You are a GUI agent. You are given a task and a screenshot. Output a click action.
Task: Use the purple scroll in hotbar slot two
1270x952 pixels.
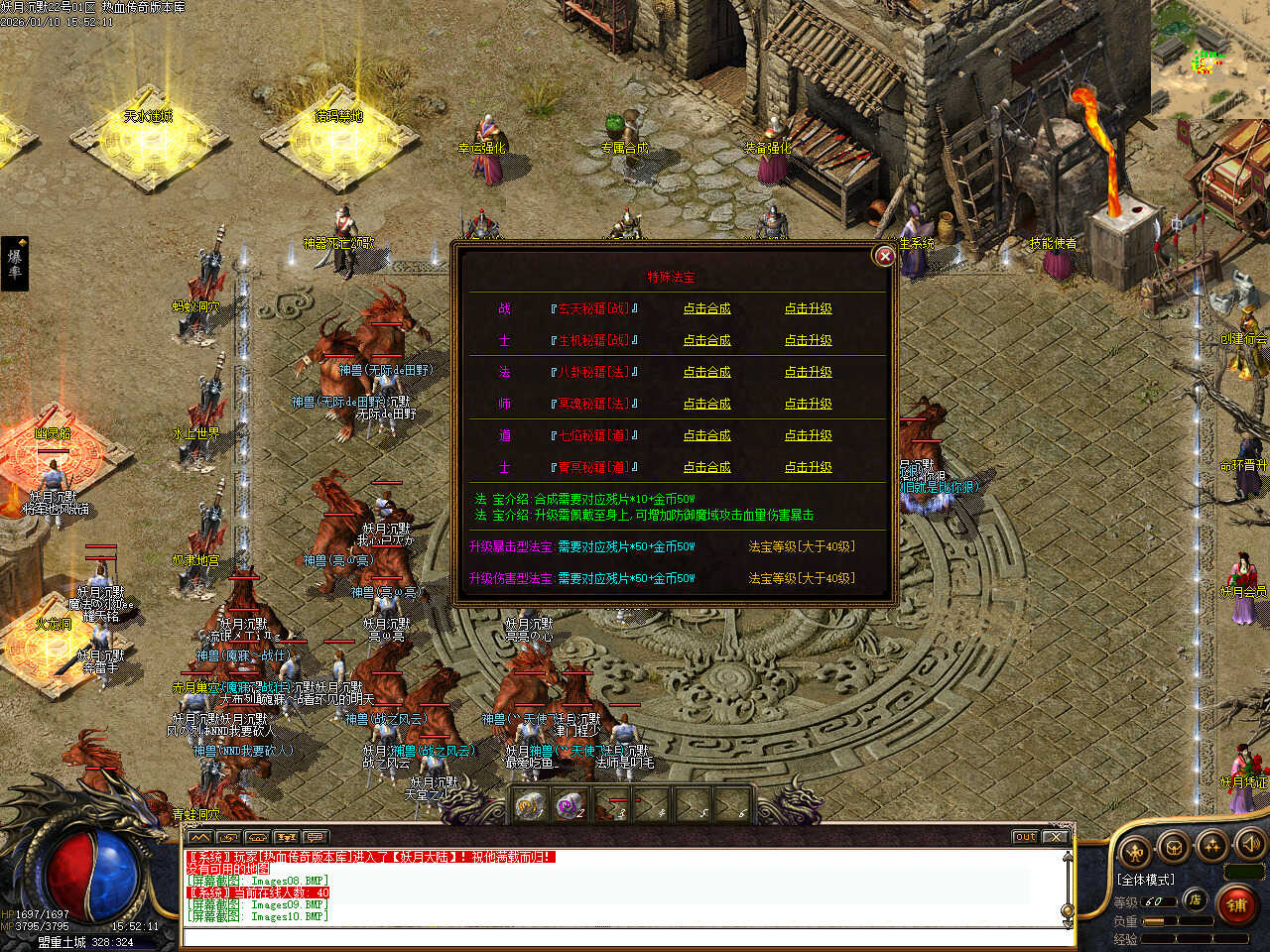click(570, 806)
